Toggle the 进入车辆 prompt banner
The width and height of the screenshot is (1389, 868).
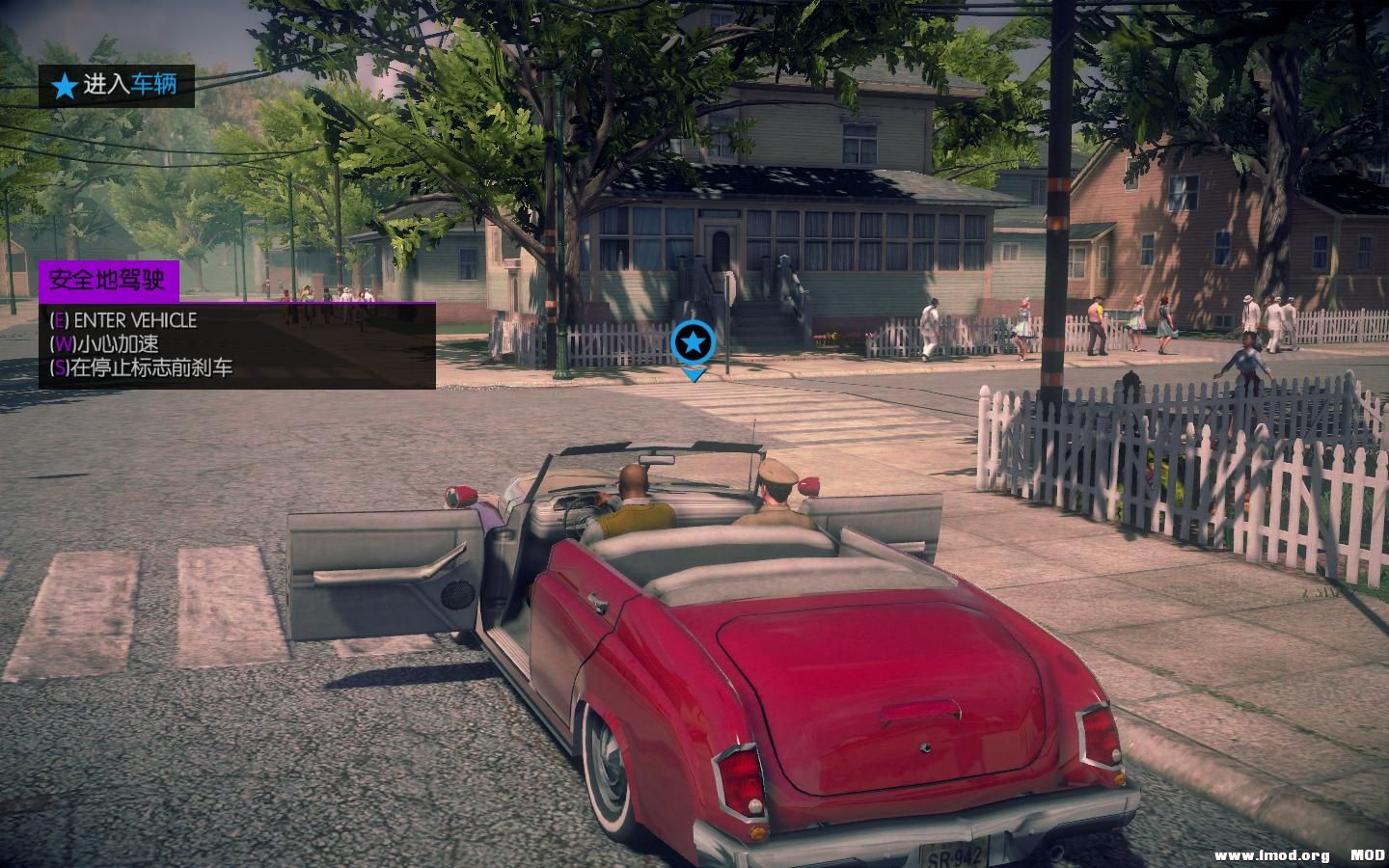(x=116, y=85)
